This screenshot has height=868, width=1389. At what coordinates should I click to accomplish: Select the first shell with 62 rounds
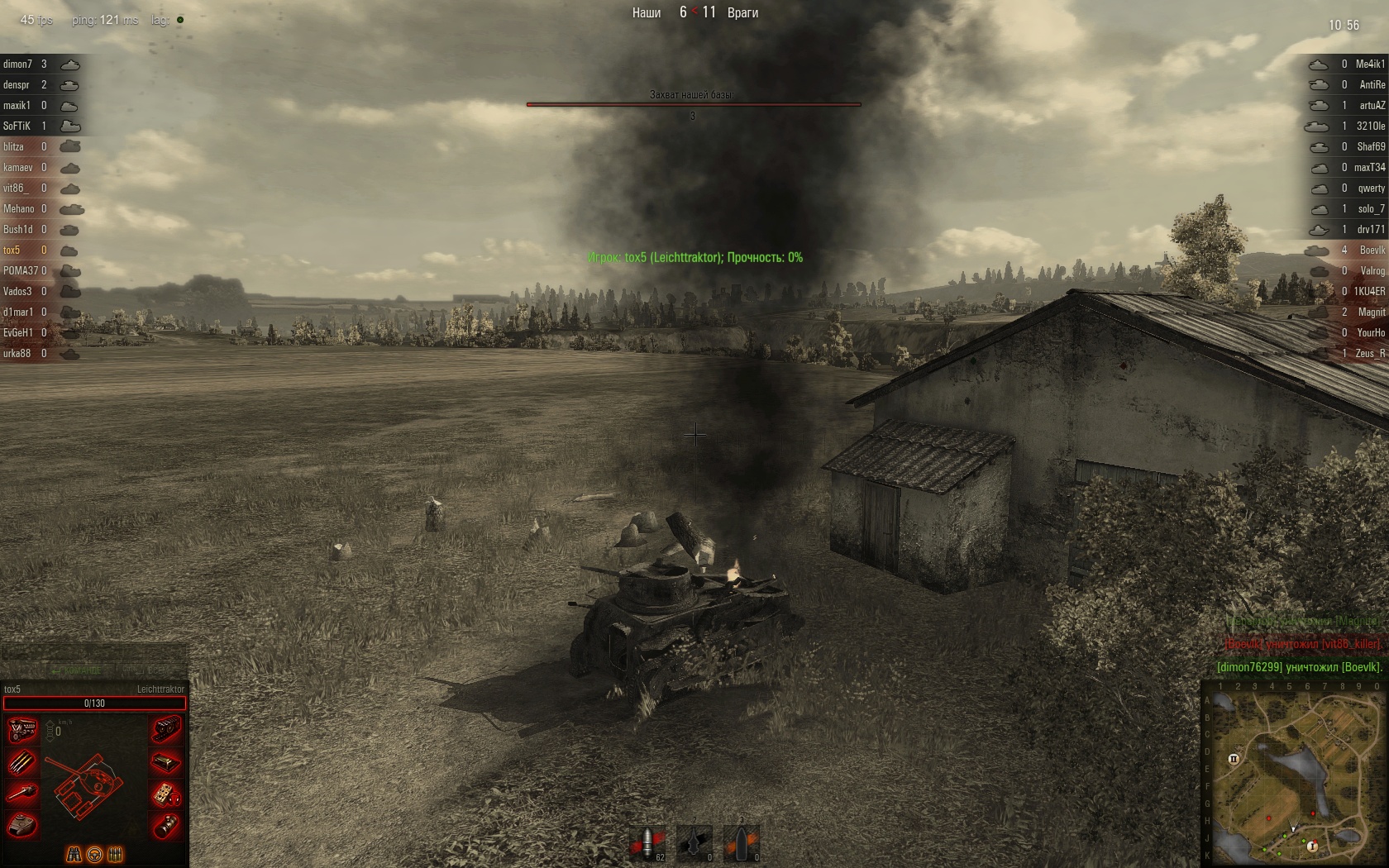[647, 843]
